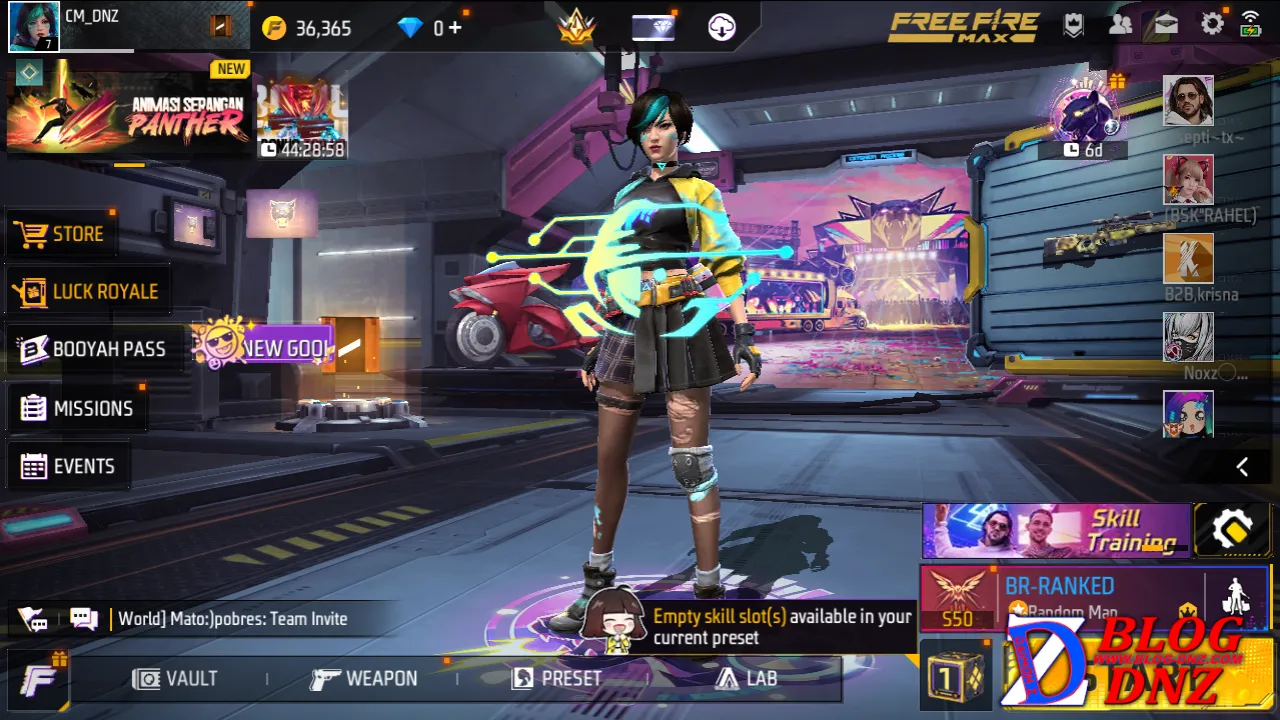Image resolution: width=1280 pixels, height=720 pixels.
Task: Open the friends icon in top bar
Action: point(1120,25)
